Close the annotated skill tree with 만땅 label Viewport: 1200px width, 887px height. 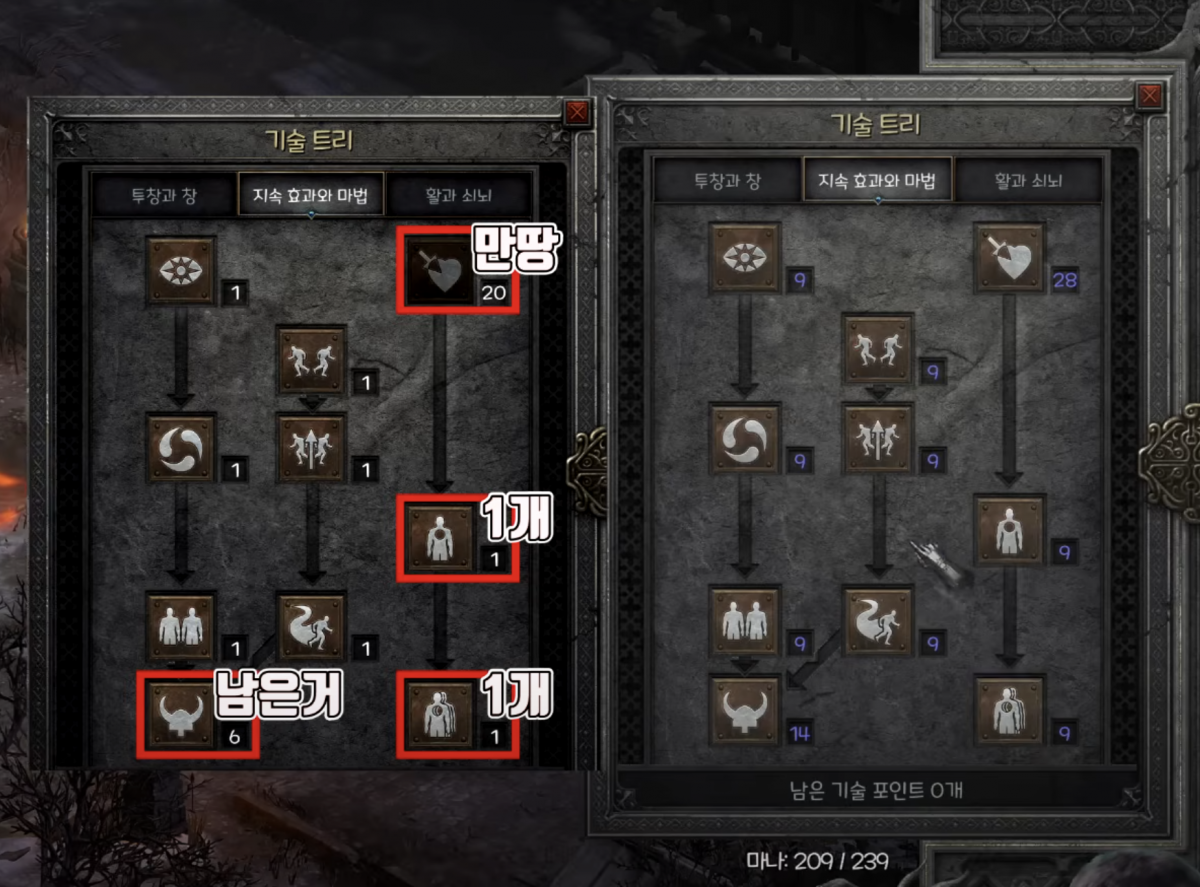coord(577,113)
